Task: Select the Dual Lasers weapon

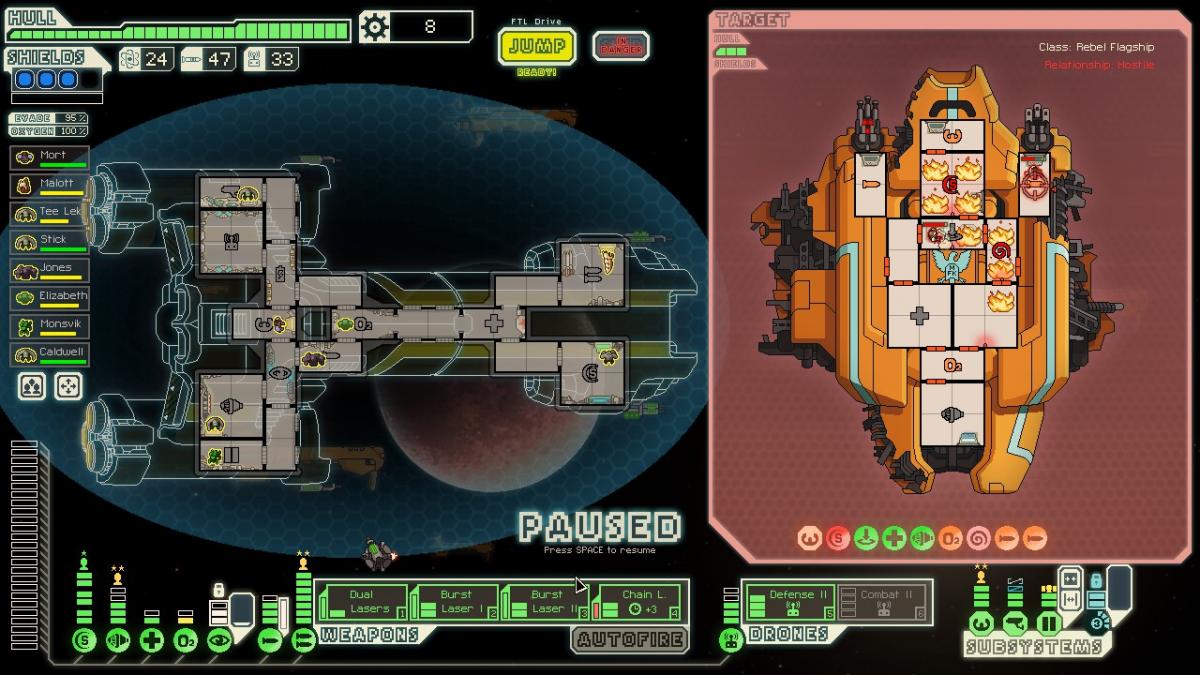Action: pos(362,602)
